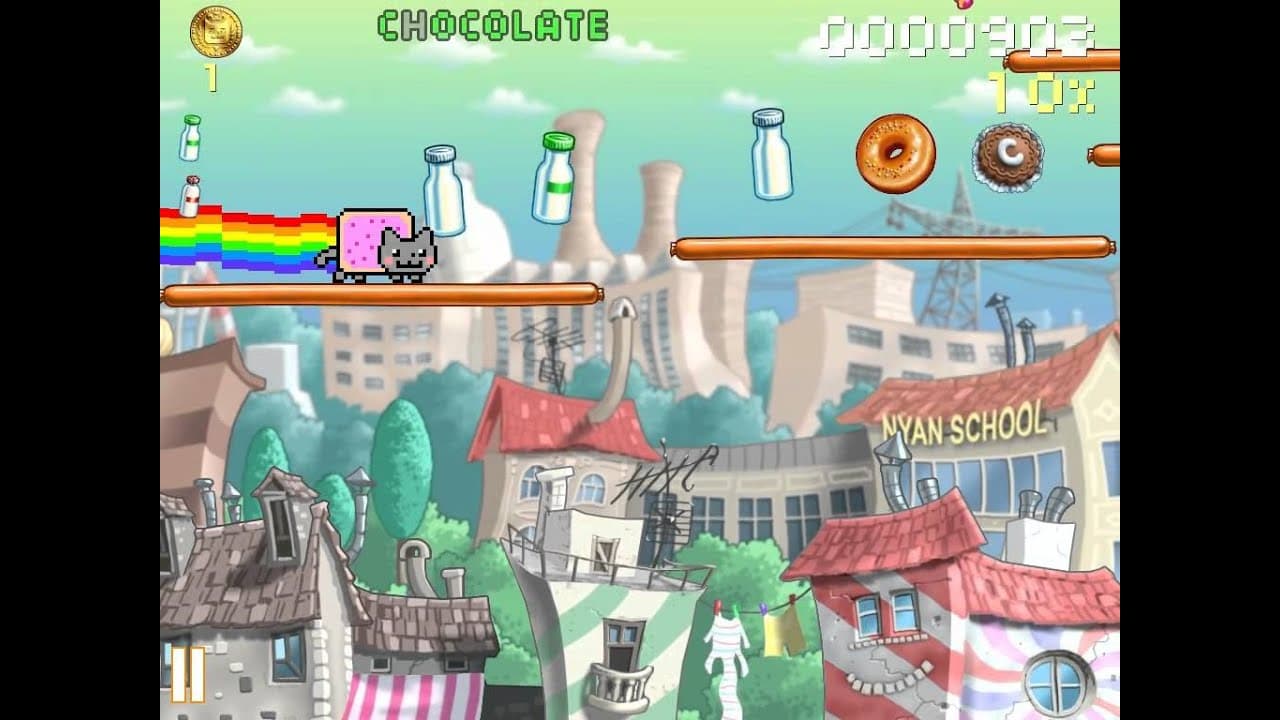Click the 10x multiplier indicator
Screen dimensions: 1280x720
[x=1040, y=92]
